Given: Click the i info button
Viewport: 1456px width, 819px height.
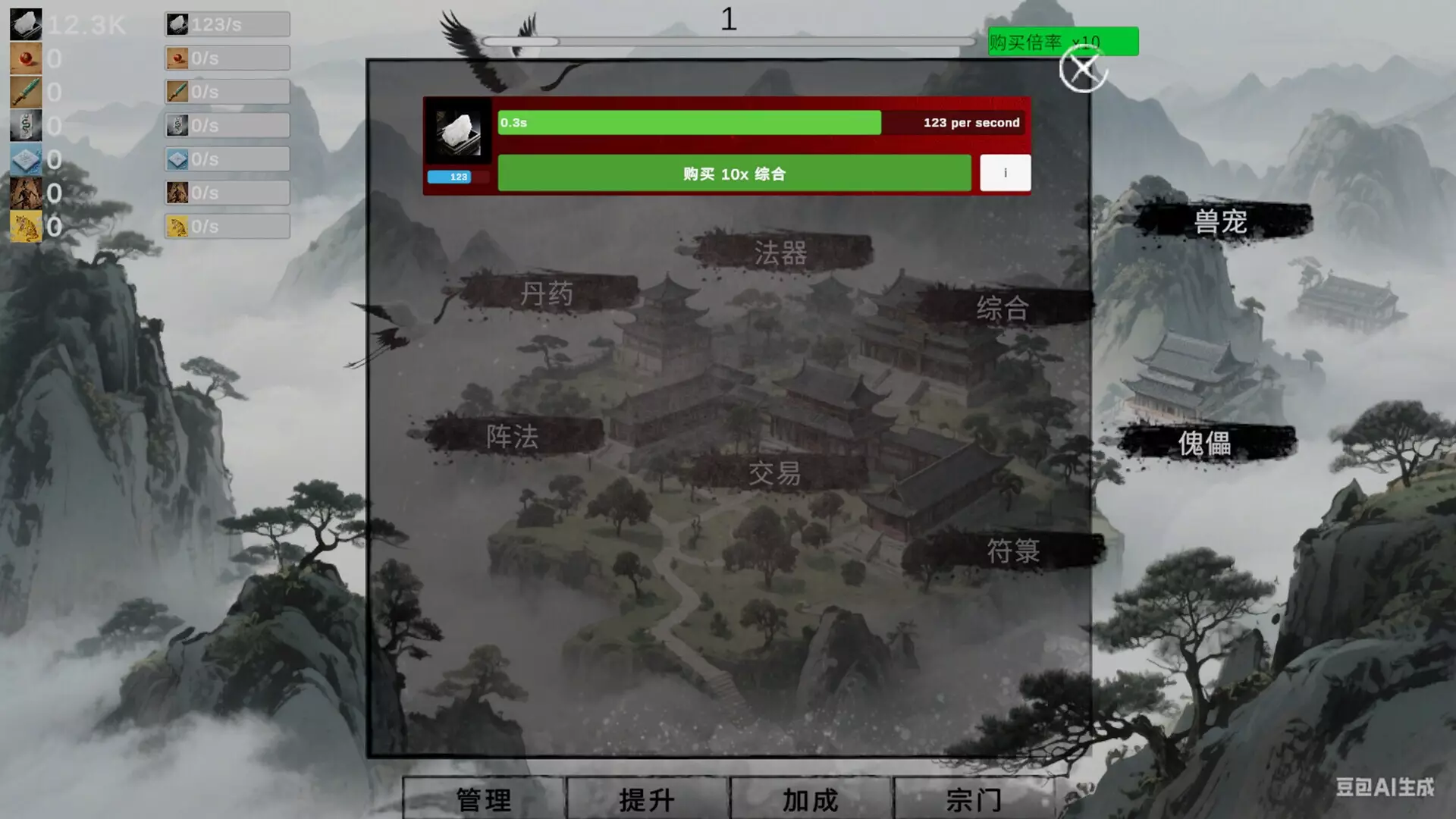Looking at the screenshot, I should click(1005, 173).
